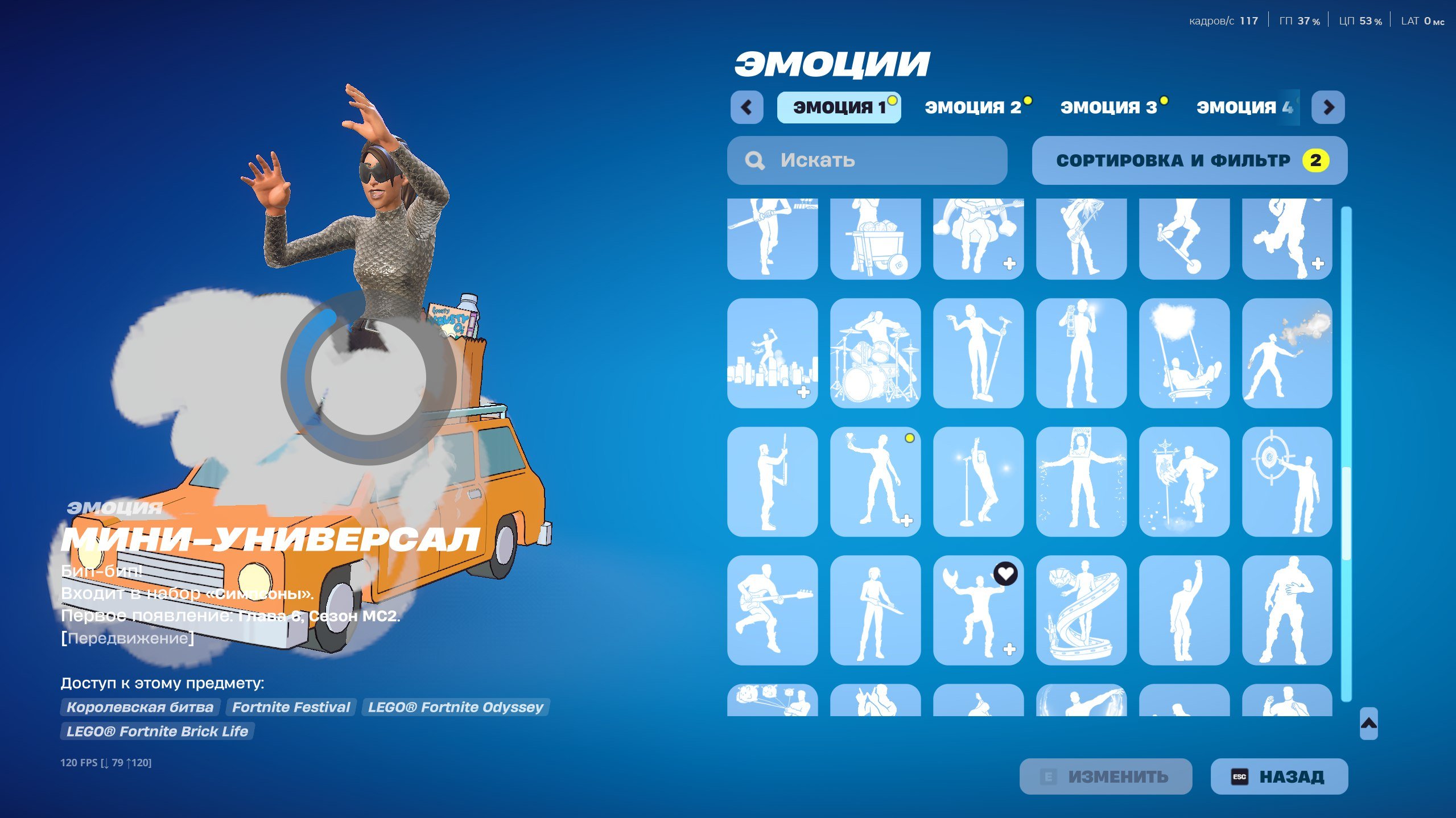The image size is (1456, 818).
Task: Click the right arrow to view more emote slots
Action: click(x=1328, y=108)
